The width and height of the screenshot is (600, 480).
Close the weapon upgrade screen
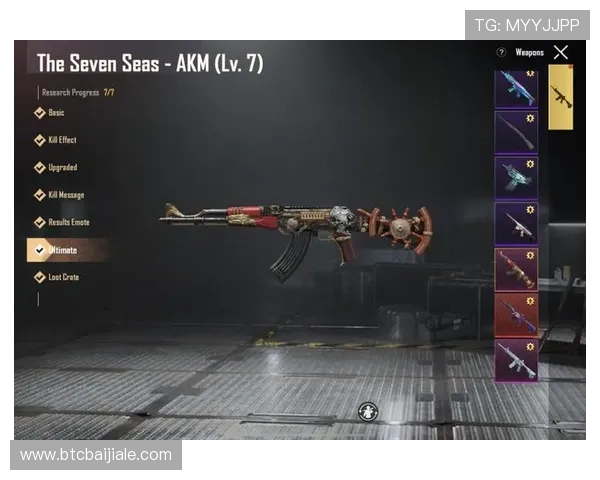coord(561,52)
